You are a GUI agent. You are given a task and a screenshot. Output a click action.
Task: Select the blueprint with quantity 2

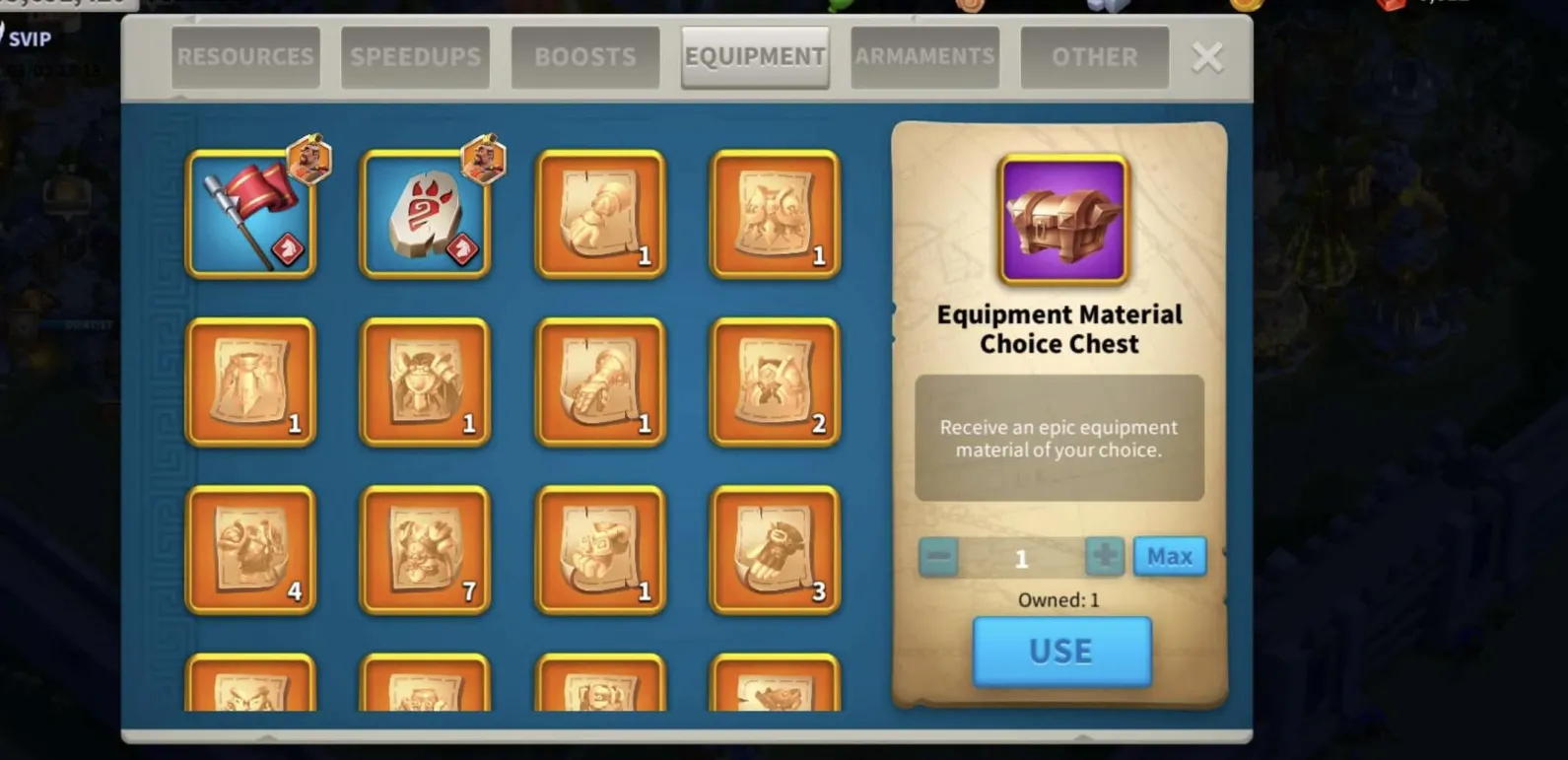775,382
